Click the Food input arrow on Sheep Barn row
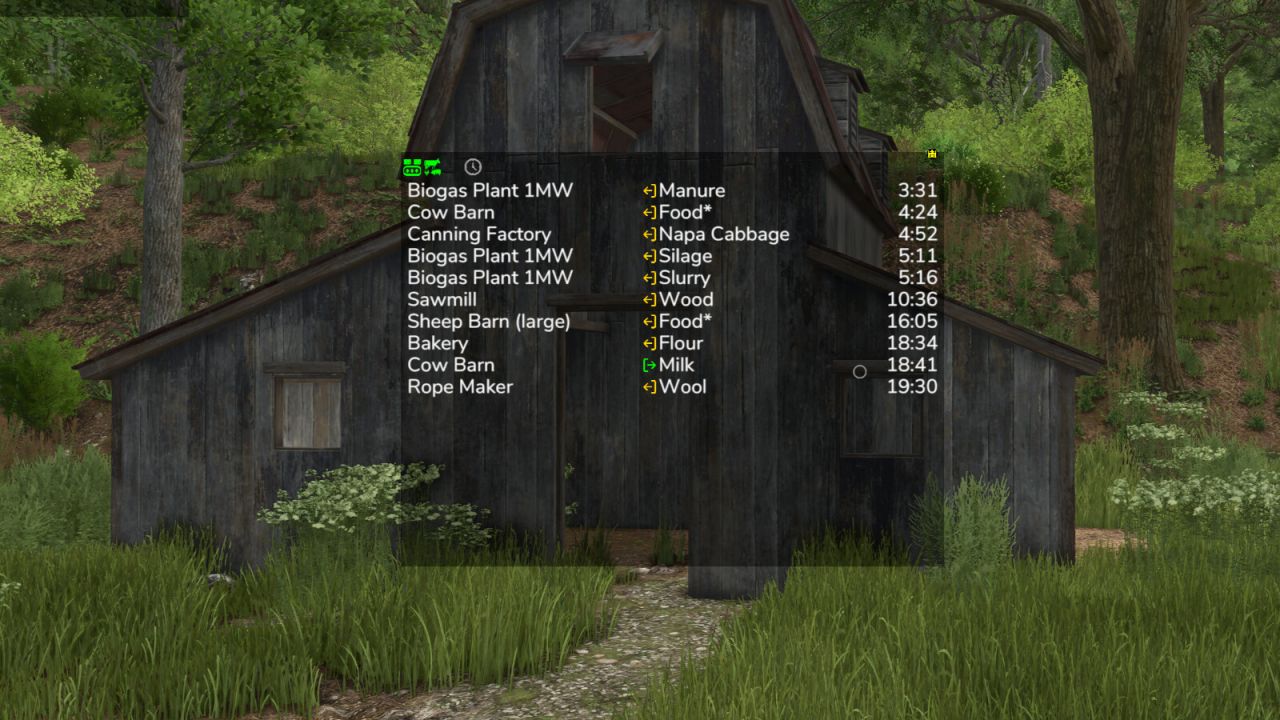The image size is (1280, 720). [647, 321]
